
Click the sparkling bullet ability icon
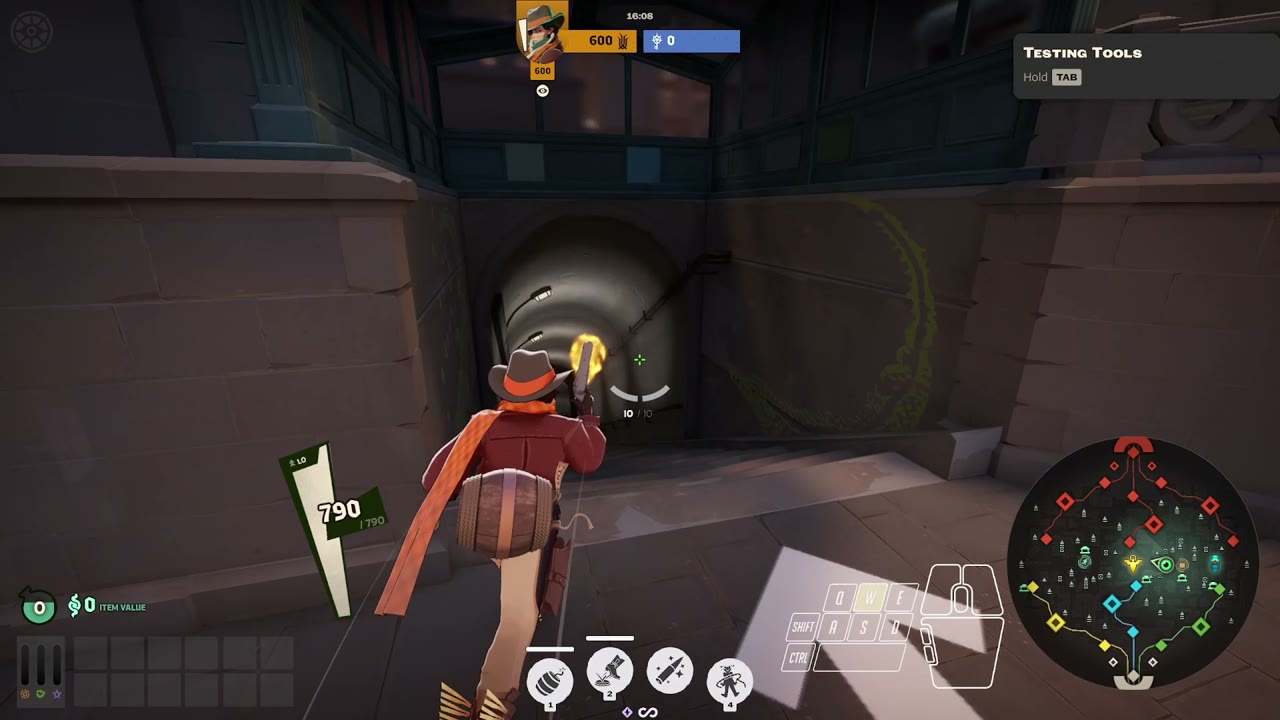tap(669, 672)
